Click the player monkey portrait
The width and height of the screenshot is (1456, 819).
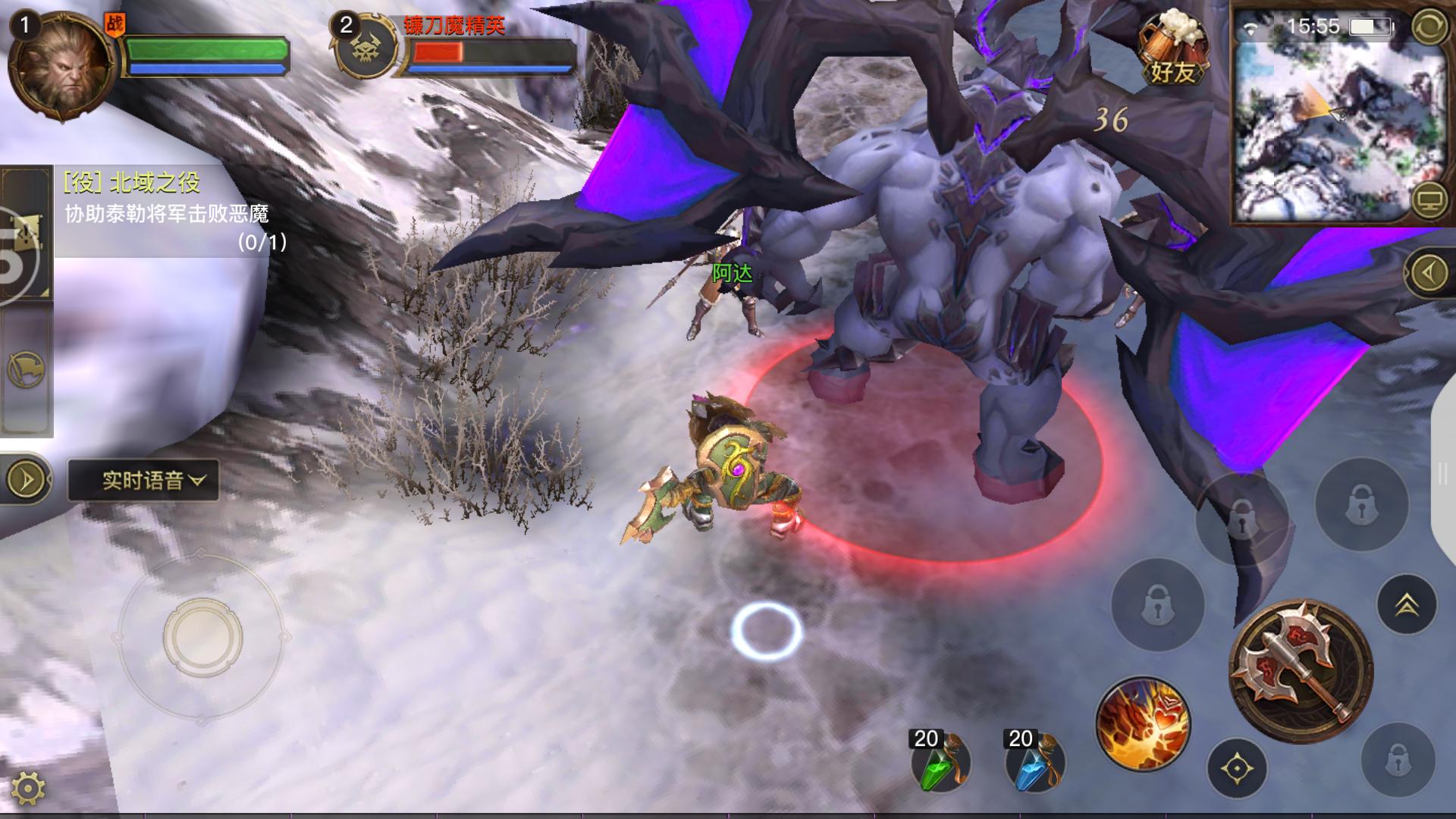pyautogui.click(x=62, y=66)
